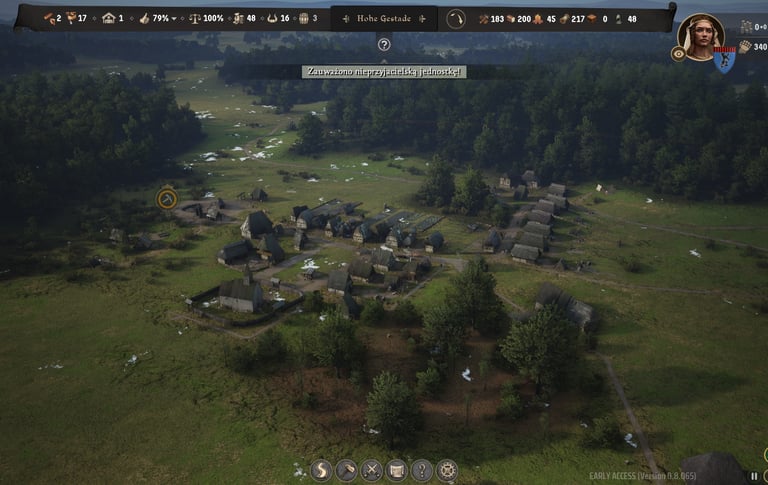The width and height of the screenshot is (768, 485).
Task: Click the orange alert marker by village
Action: point(167,199)
